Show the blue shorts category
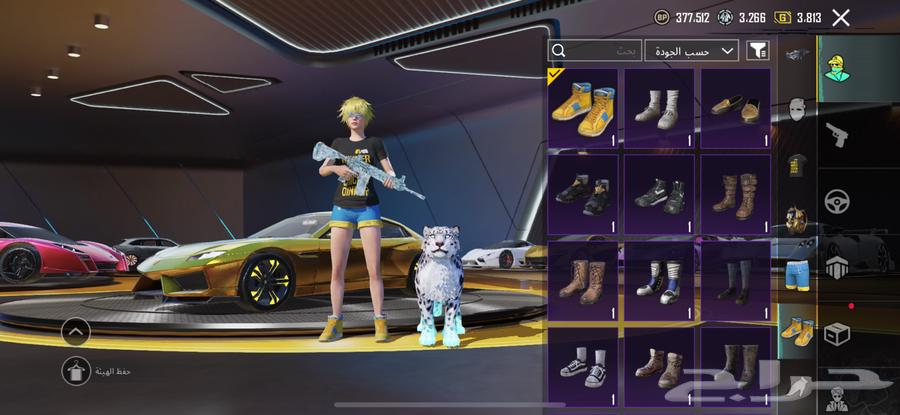 click(797, 273)
